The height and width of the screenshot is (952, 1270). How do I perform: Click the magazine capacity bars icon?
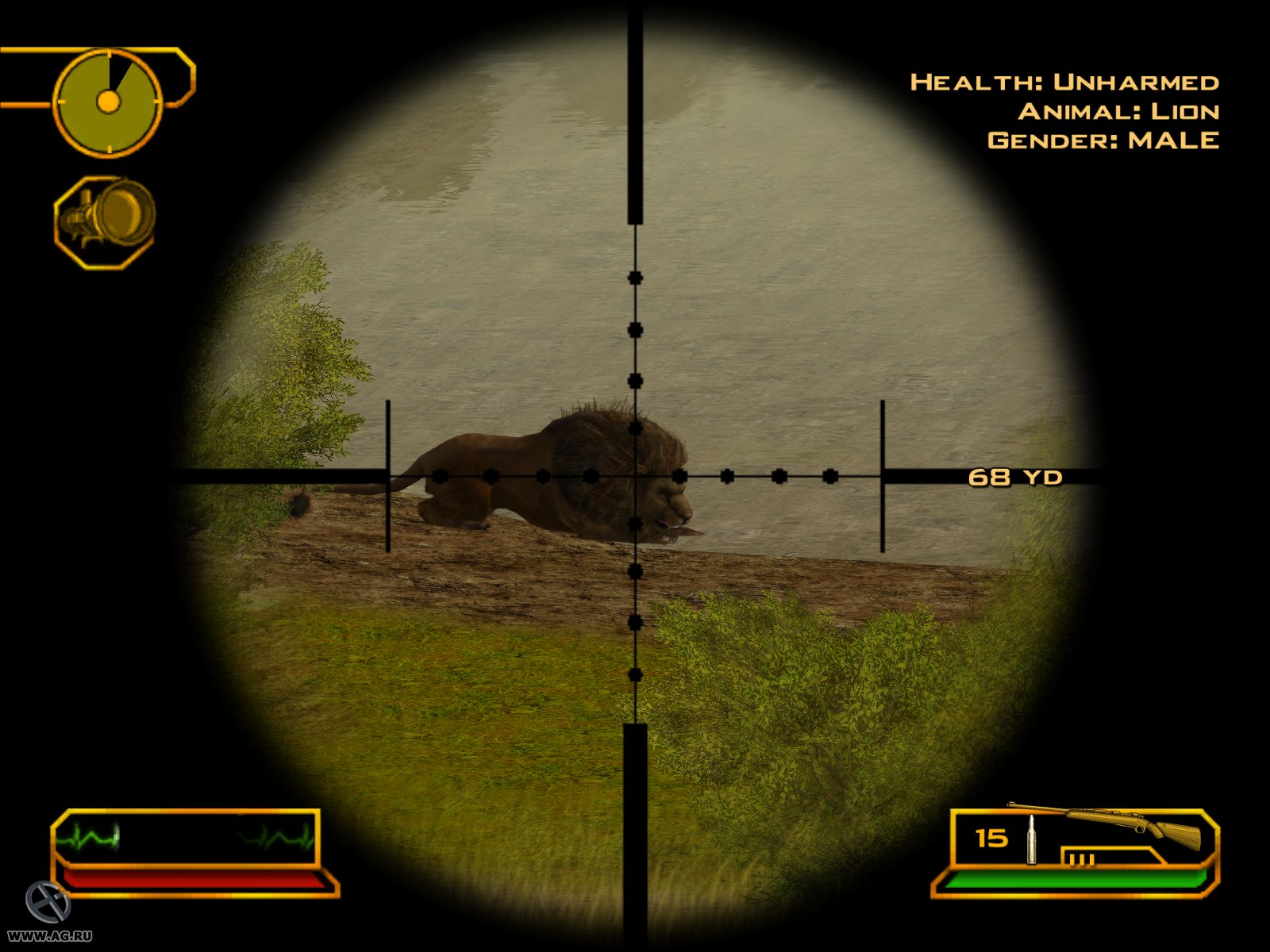1081,858
